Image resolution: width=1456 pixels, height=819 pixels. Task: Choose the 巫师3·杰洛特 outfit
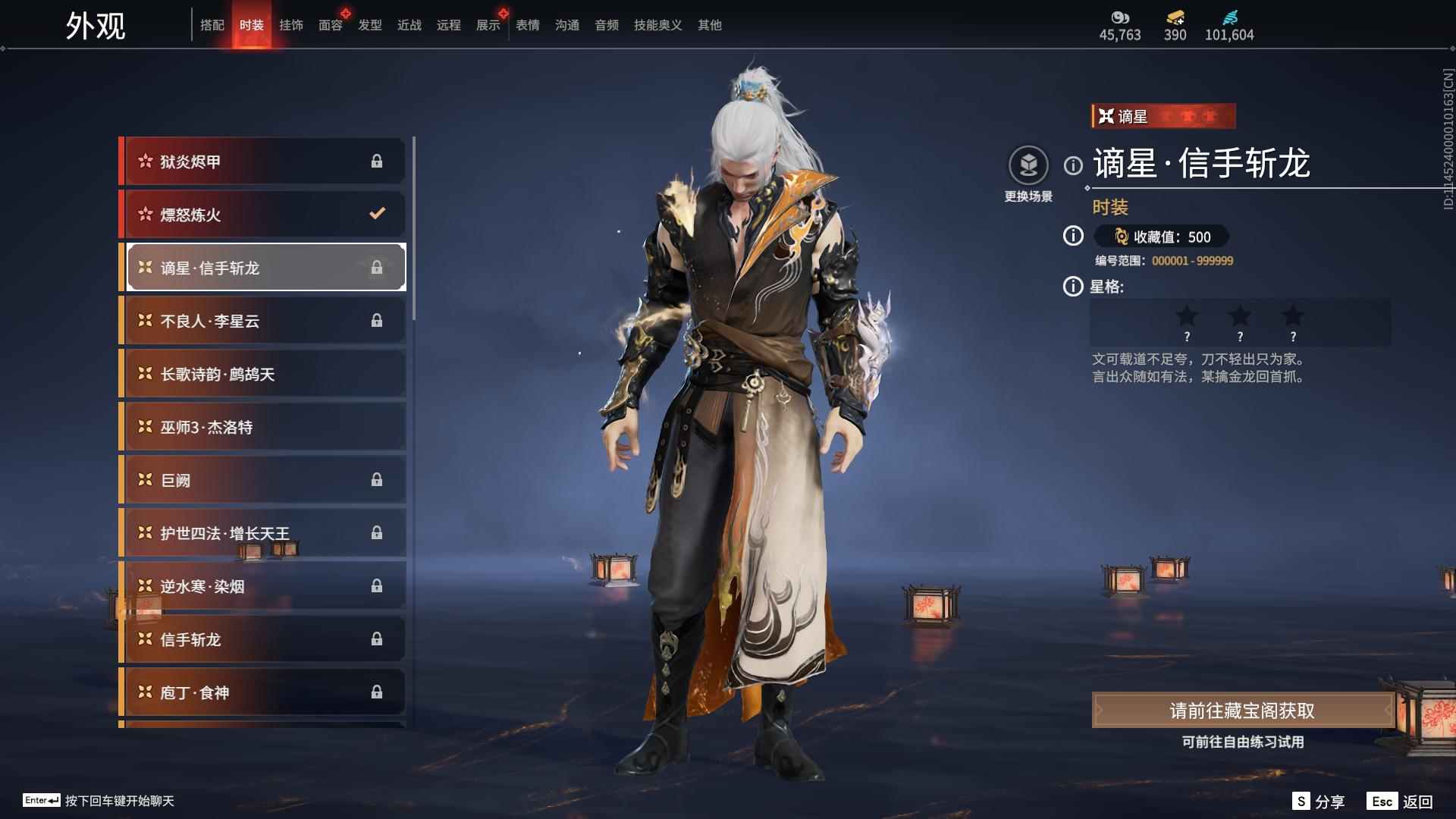point(262,427)
